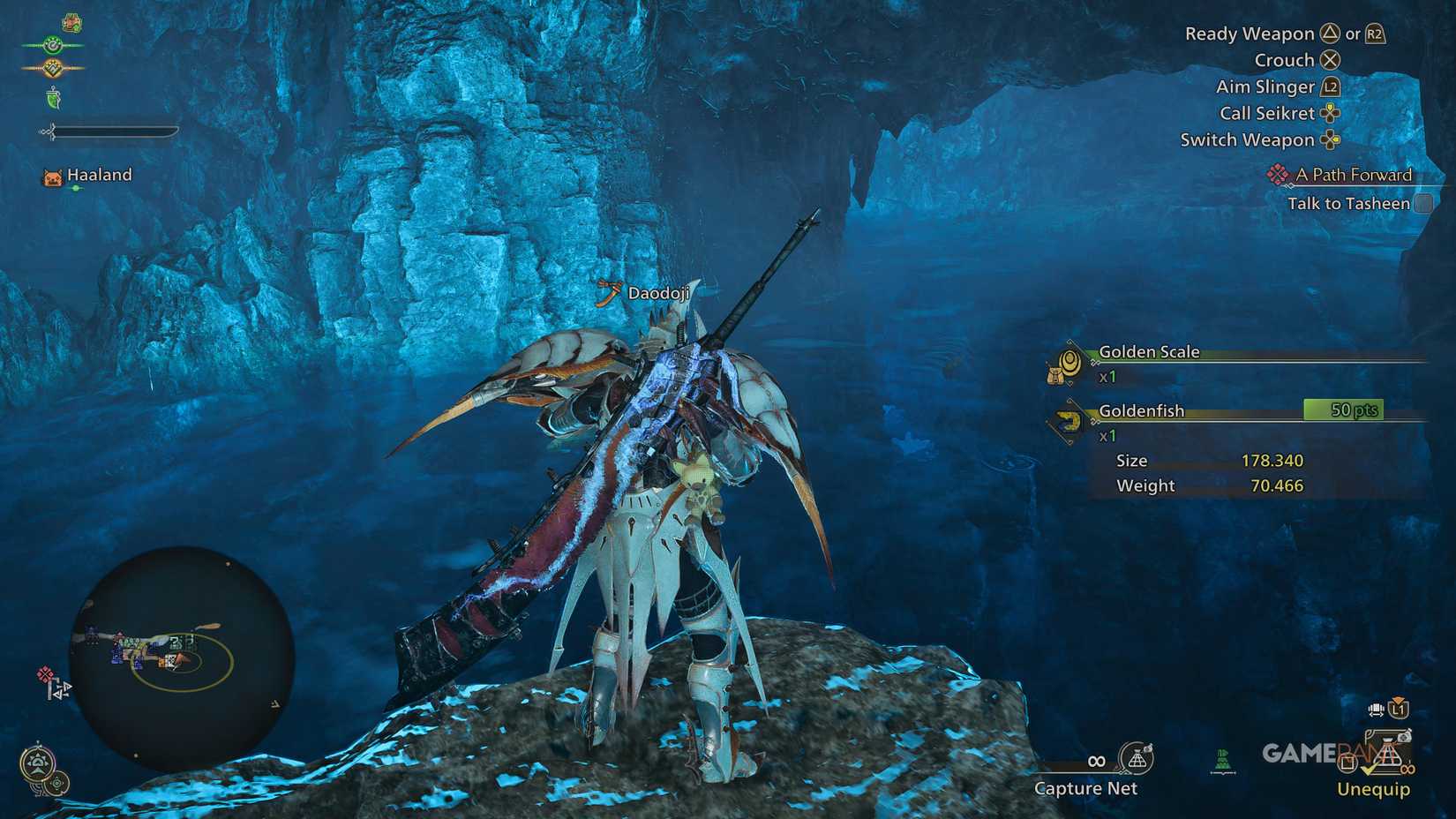Click the Call Seikret command
The image size is (1456, 819).
click(x=1271, y=113)
